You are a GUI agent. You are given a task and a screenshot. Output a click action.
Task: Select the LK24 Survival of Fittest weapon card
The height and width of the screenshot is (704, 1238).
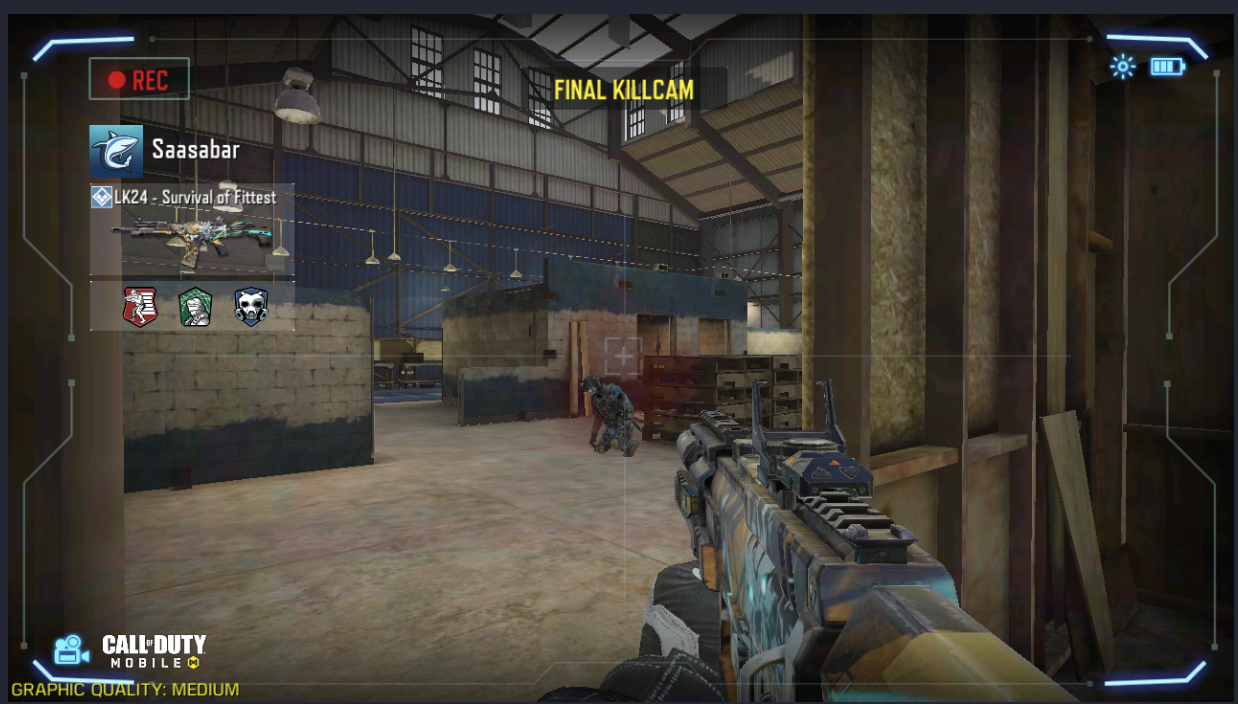pos(192,230)
